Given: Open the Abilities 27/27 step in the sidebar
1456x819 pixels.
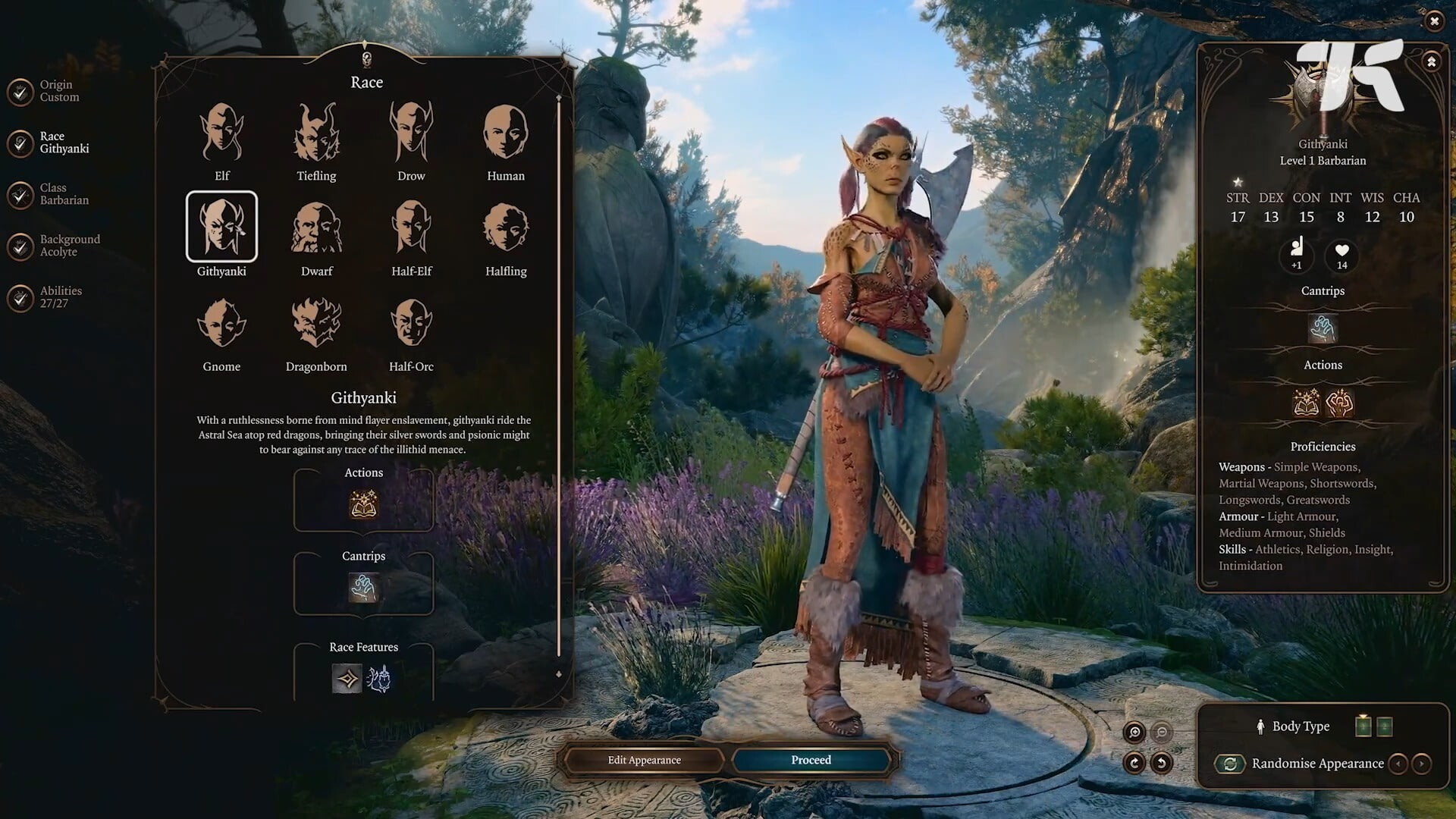Looking at the screenshot, I should click(x=61, y=297).
